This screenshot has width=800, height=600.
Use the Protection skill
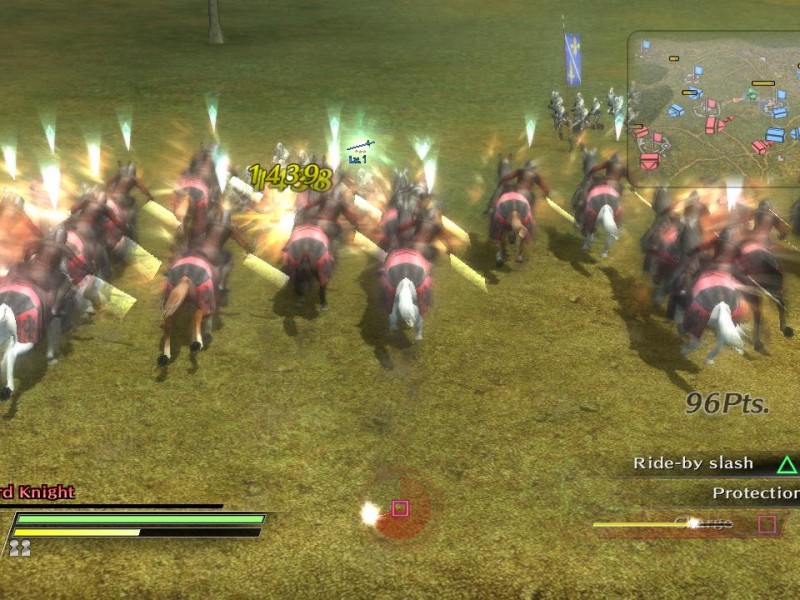tap(755, 494)
